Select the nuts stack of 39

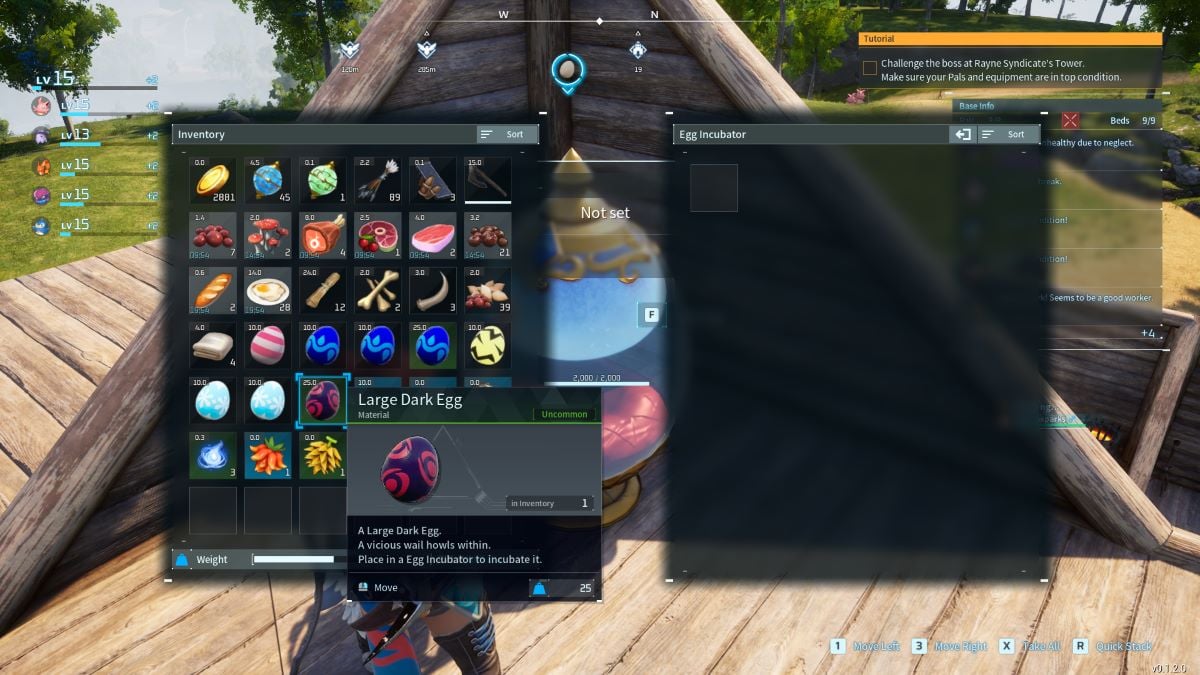coord(487,291)
